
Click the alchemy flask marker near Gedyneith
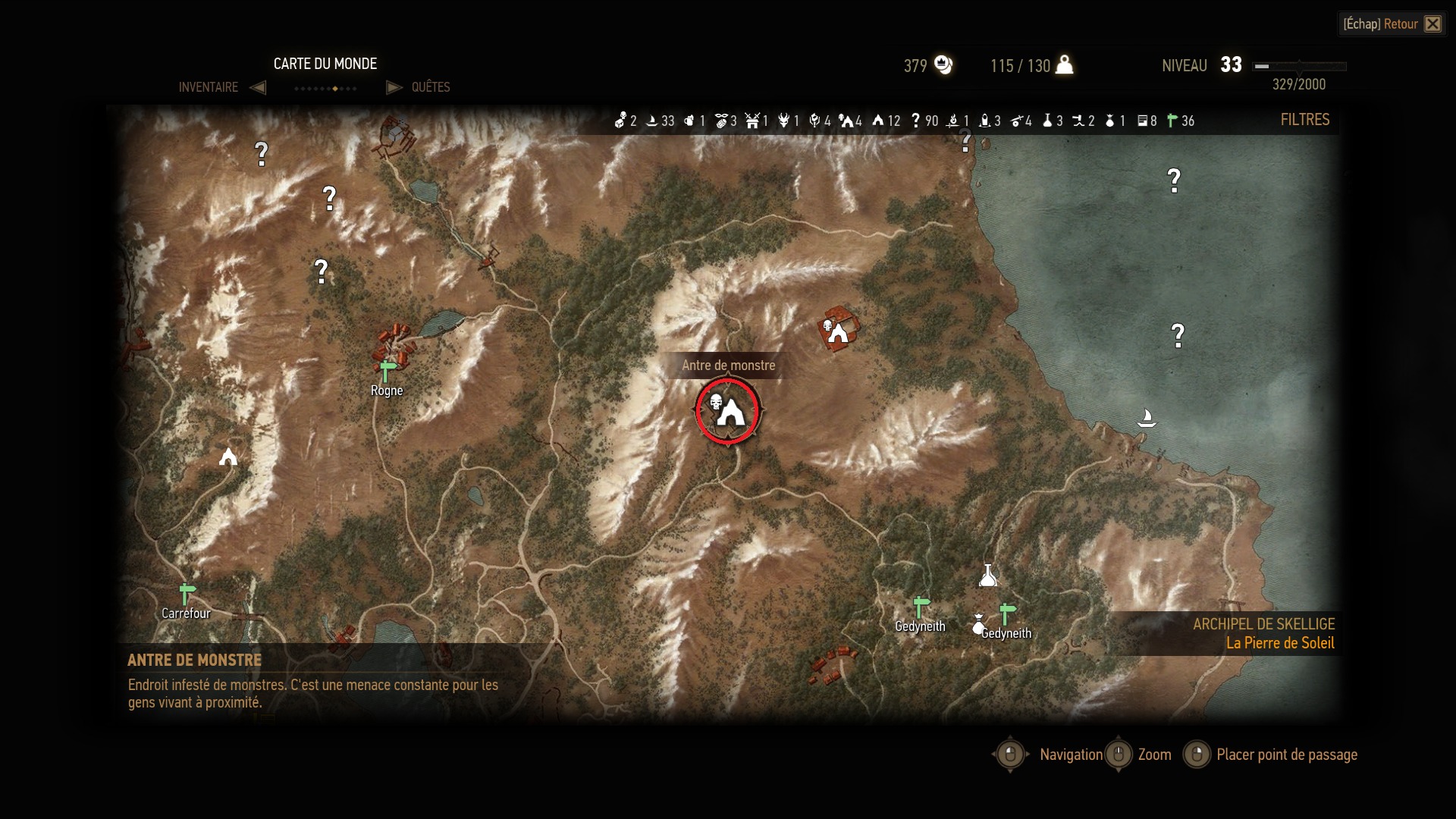click(987, 576)
